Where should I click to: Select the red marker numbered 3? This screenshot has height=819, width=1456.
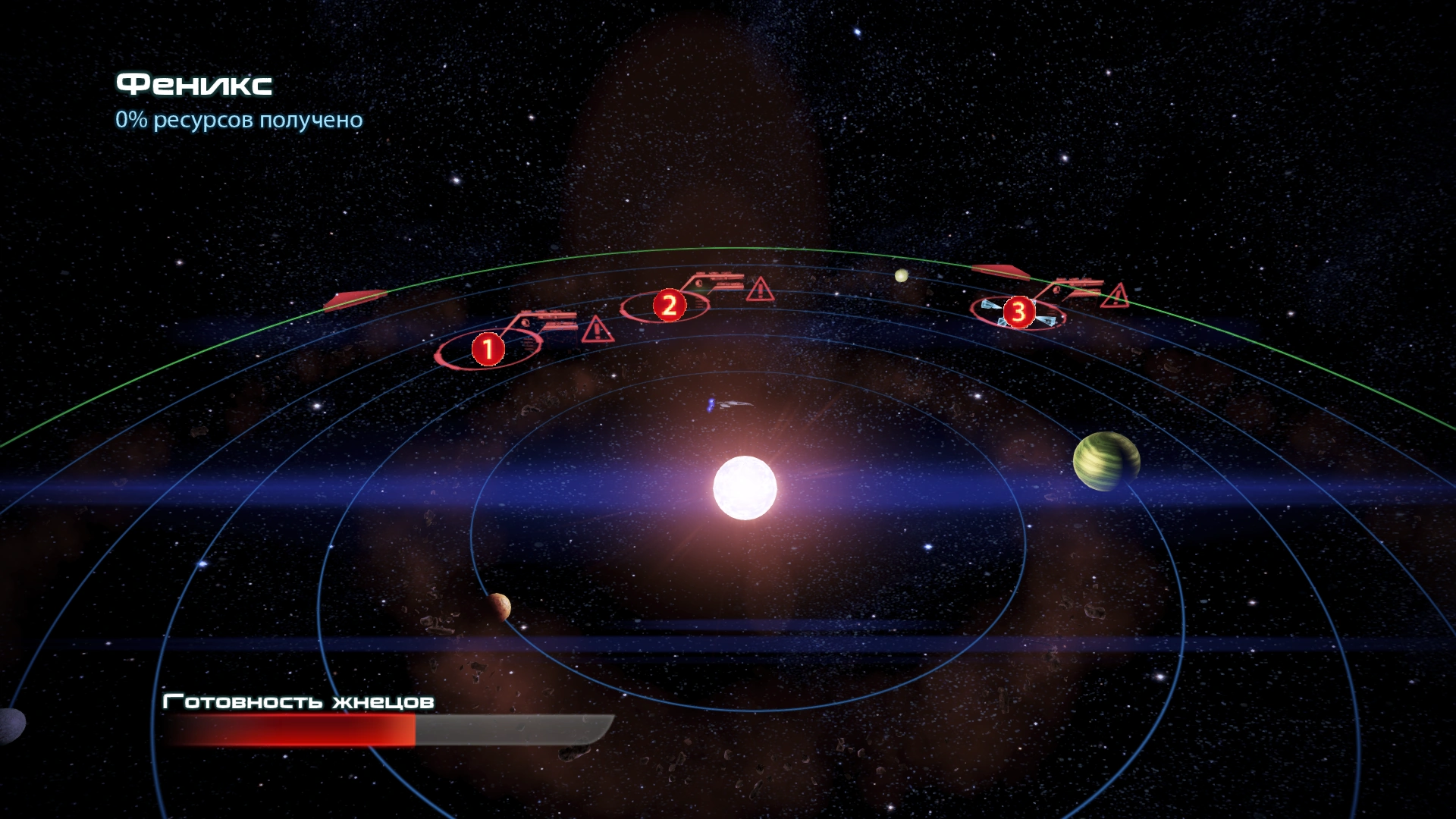click(x=1018, y=312)
